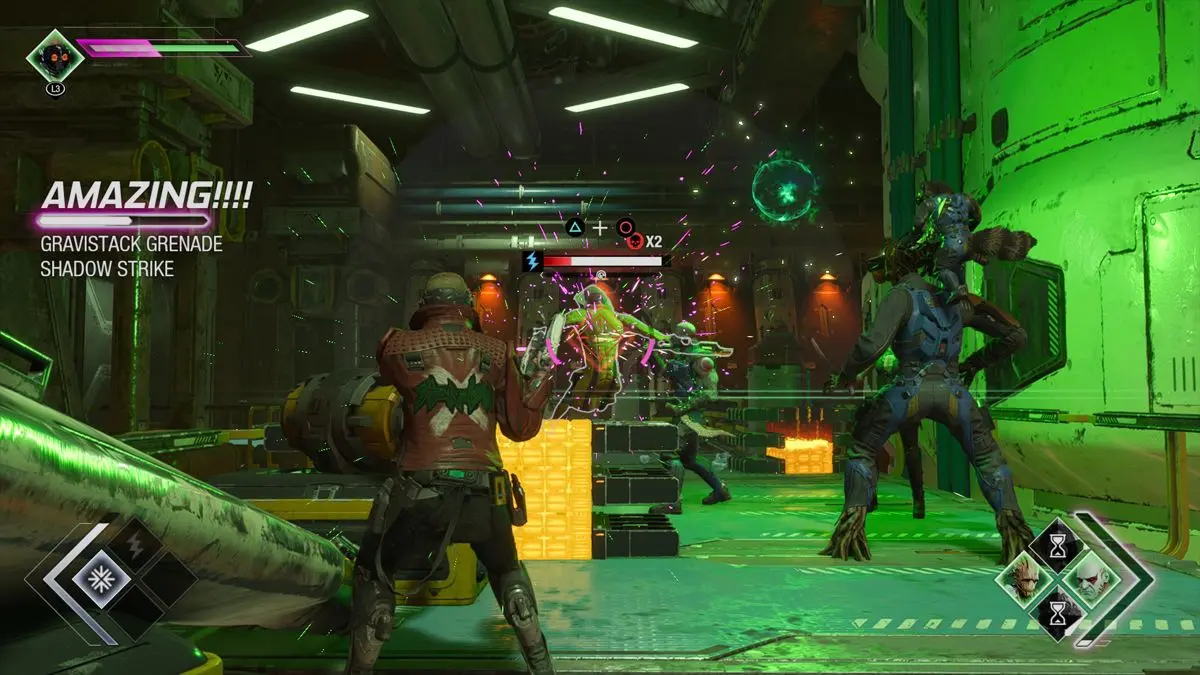The width and height of the screenshot is (1200, 675).
Task: Select the Star-Lord helmet portrait icon
Action: 54,56
